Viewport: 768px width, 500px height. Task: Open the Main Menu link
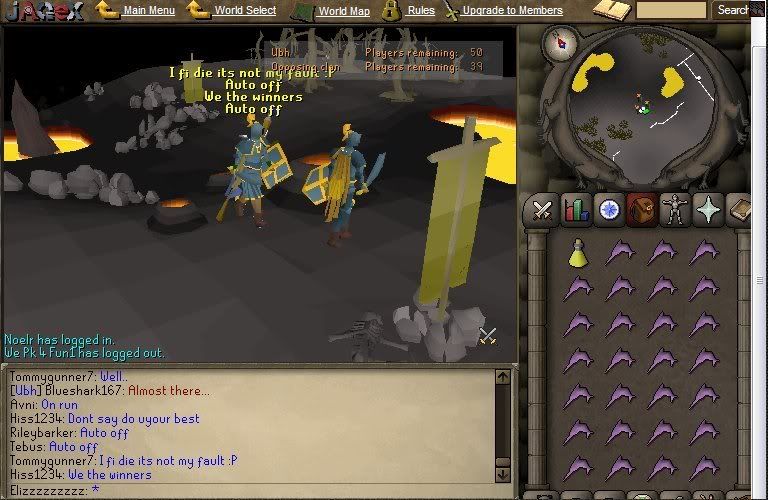tap(149, 11)
